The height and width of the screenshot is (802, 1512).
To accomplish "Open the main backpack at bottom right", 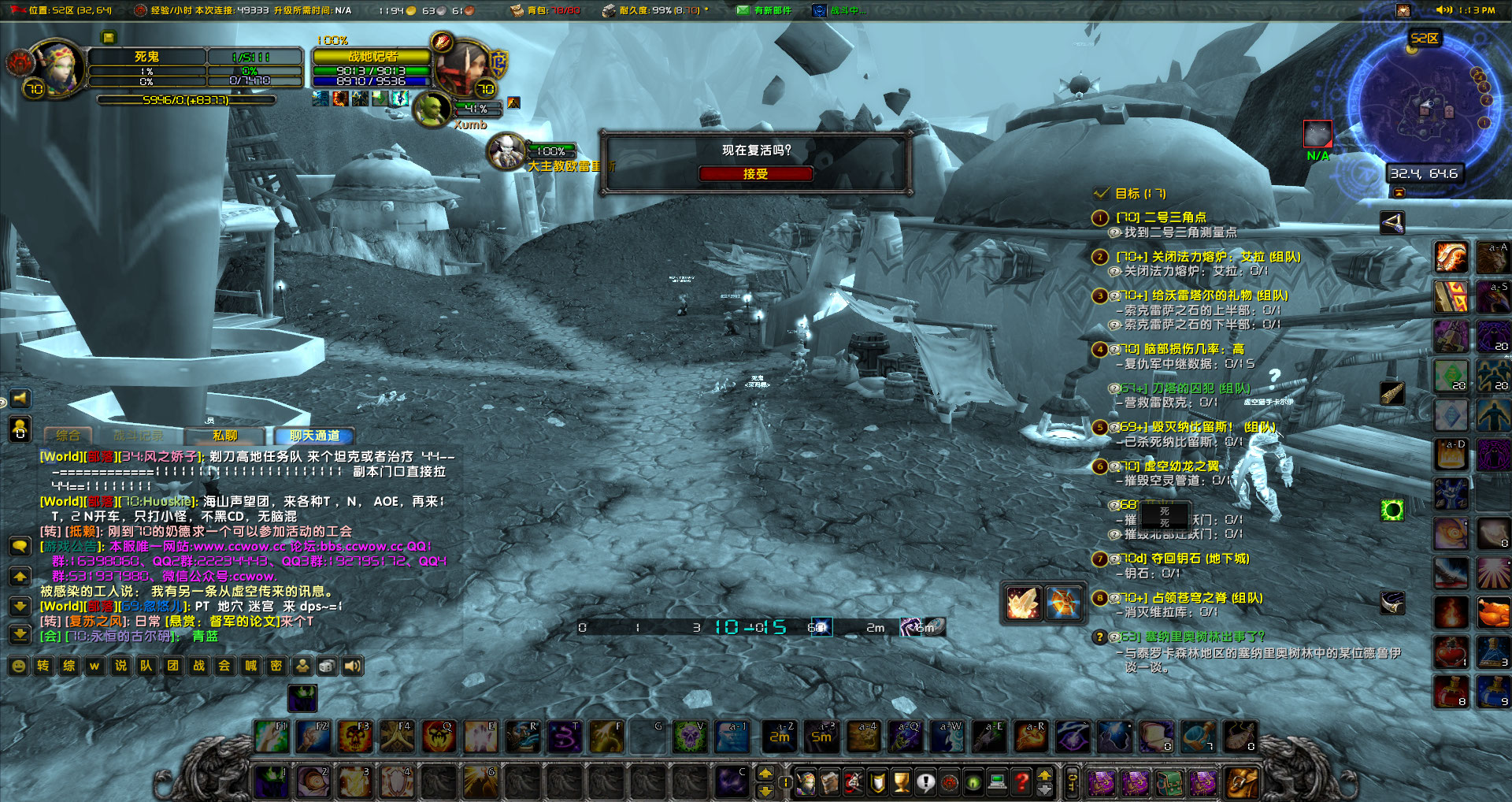I will tap(1242, 783).
